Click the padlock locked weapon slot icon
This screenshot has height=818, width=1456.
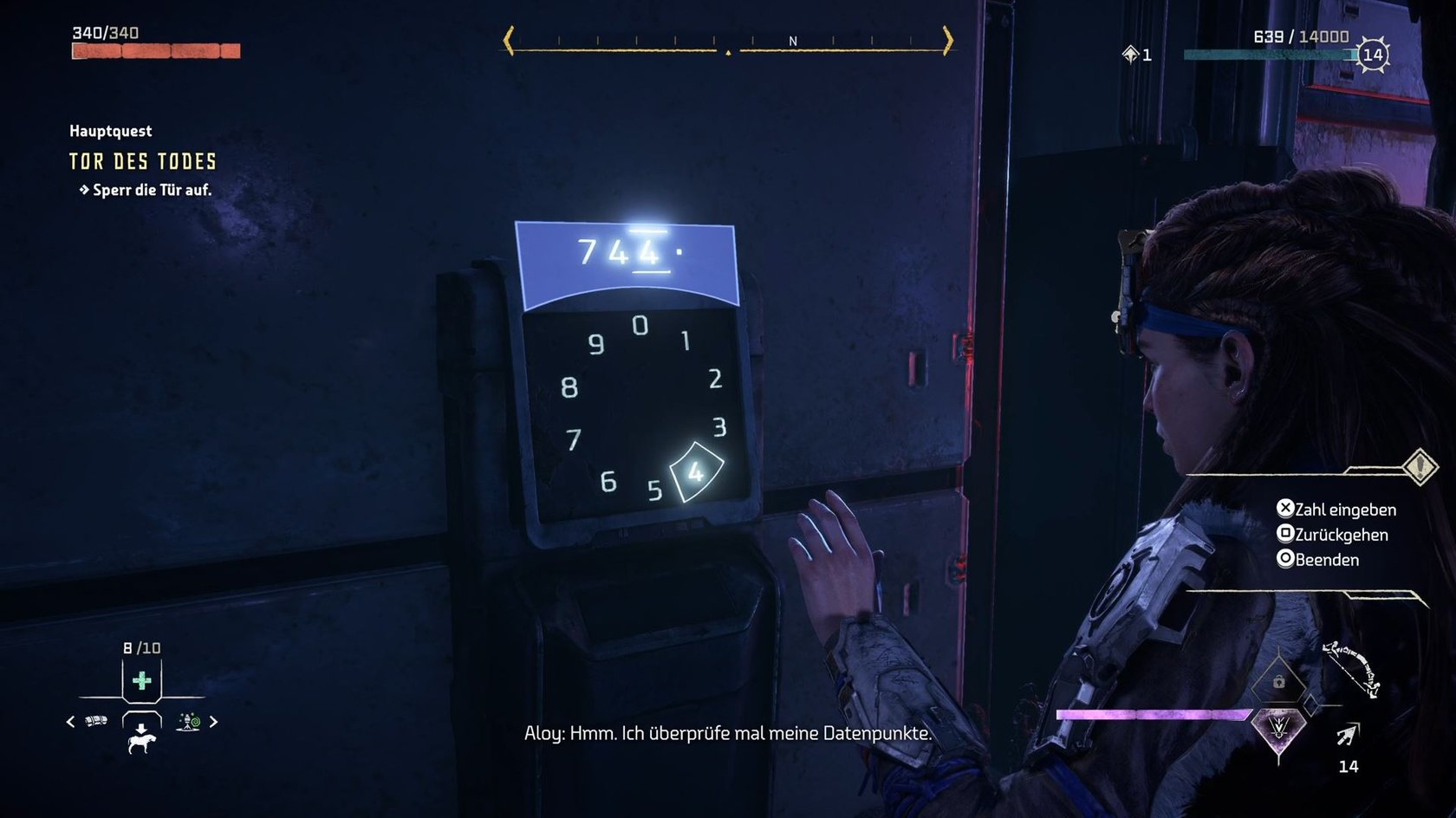(x=1279, y=683)
